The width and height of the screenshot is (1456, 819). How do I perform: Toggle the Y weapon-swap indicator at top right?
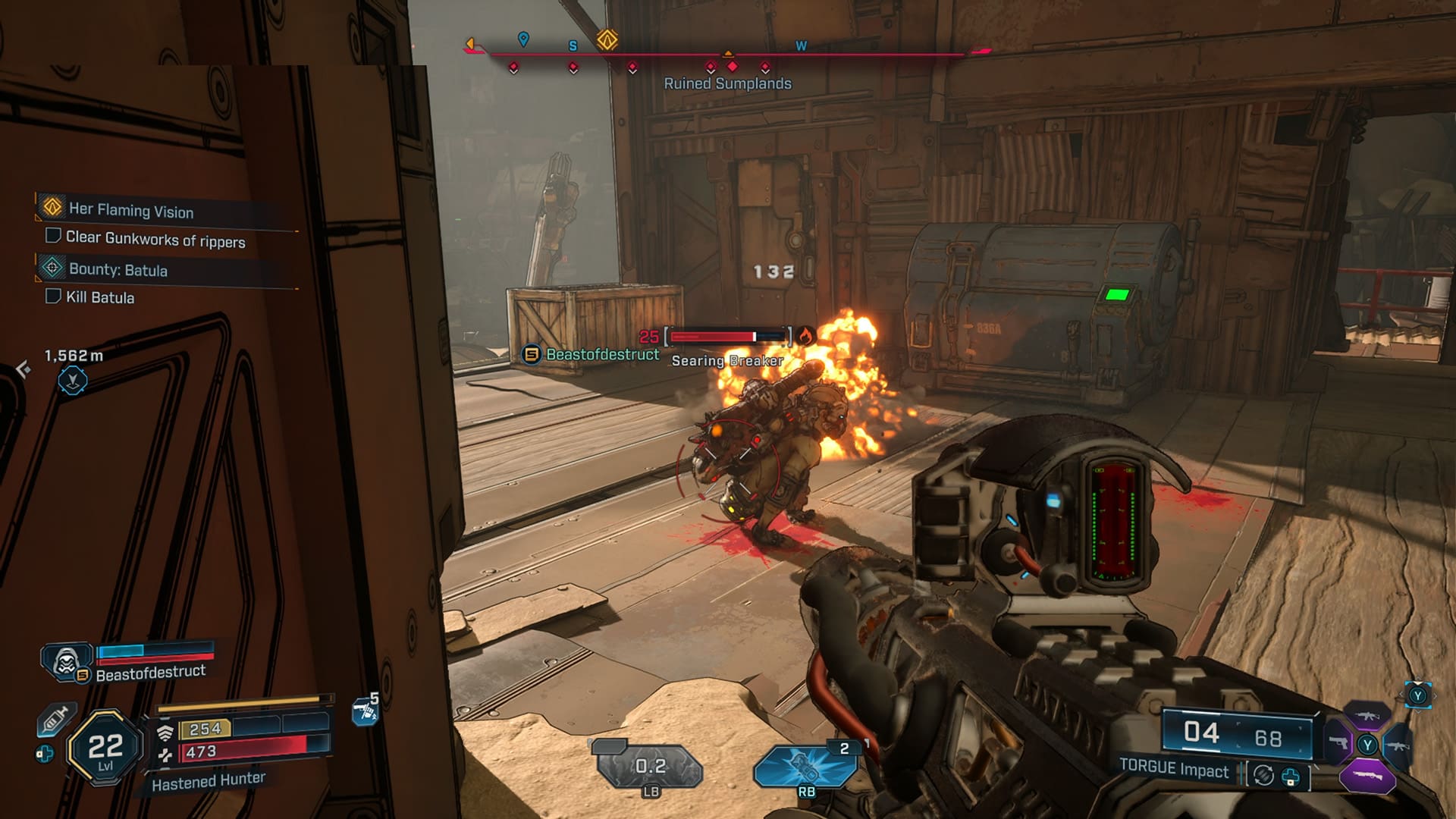(x=1418, y=695)
